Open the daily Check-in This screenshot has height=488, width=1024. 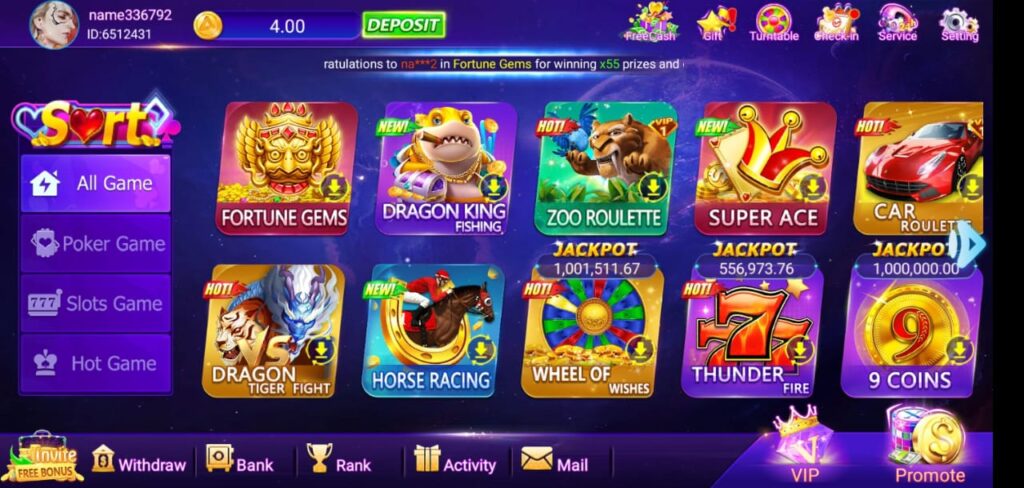(x=836, y=22)
